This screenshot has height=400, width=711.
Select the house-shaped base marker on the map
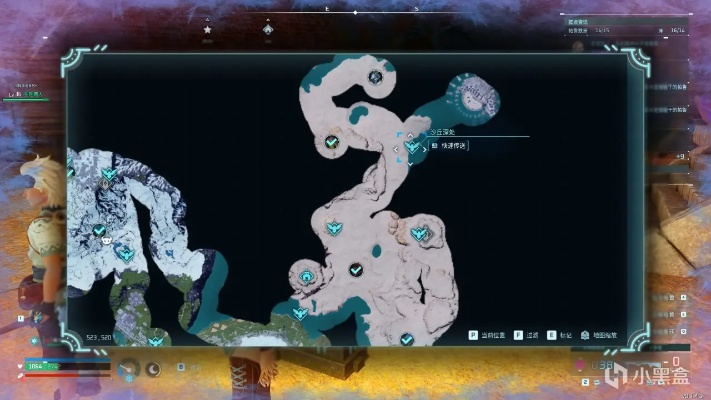(305, 276)
